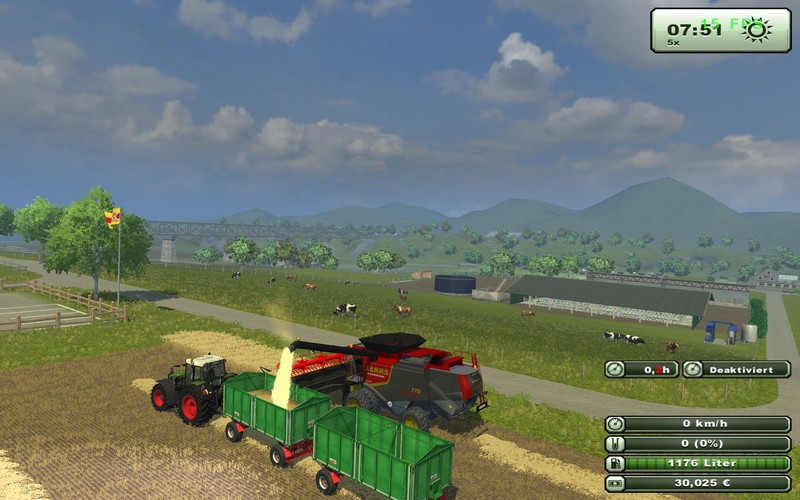The width and height of the screenshot is (800, 500).
Task: Select the fuel pump icon
Action: point(616,463)
